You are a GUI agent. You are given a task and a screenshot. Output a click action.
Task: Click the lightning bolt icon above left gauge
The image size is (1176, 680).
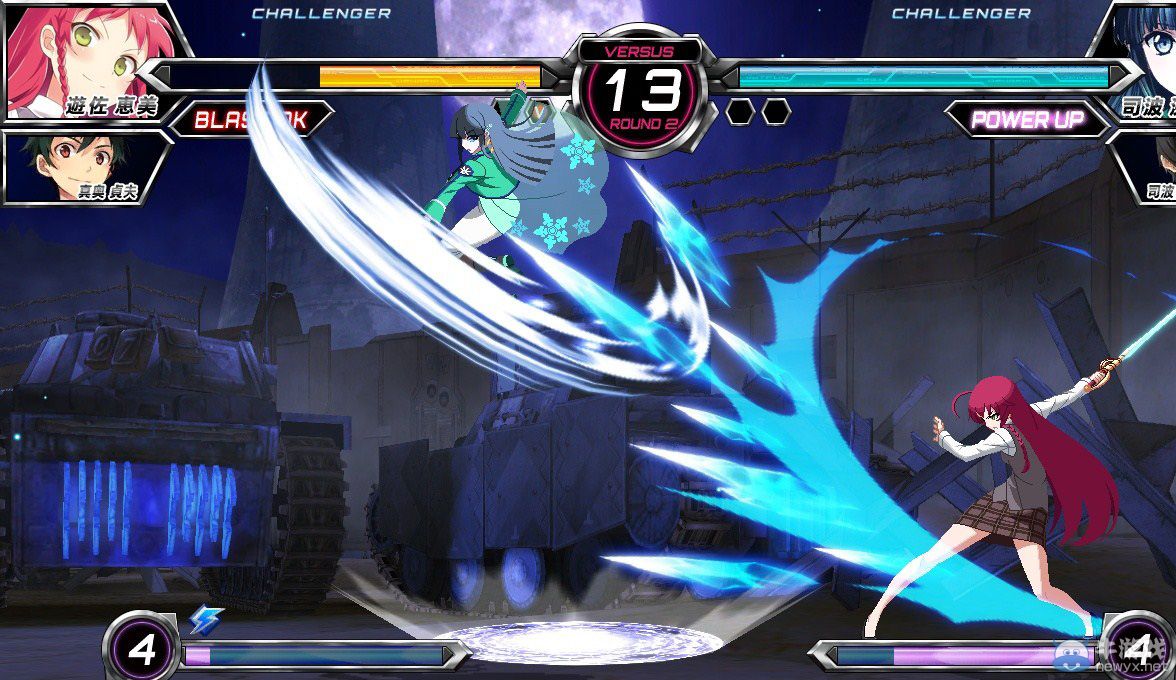[x=206, y=620]
